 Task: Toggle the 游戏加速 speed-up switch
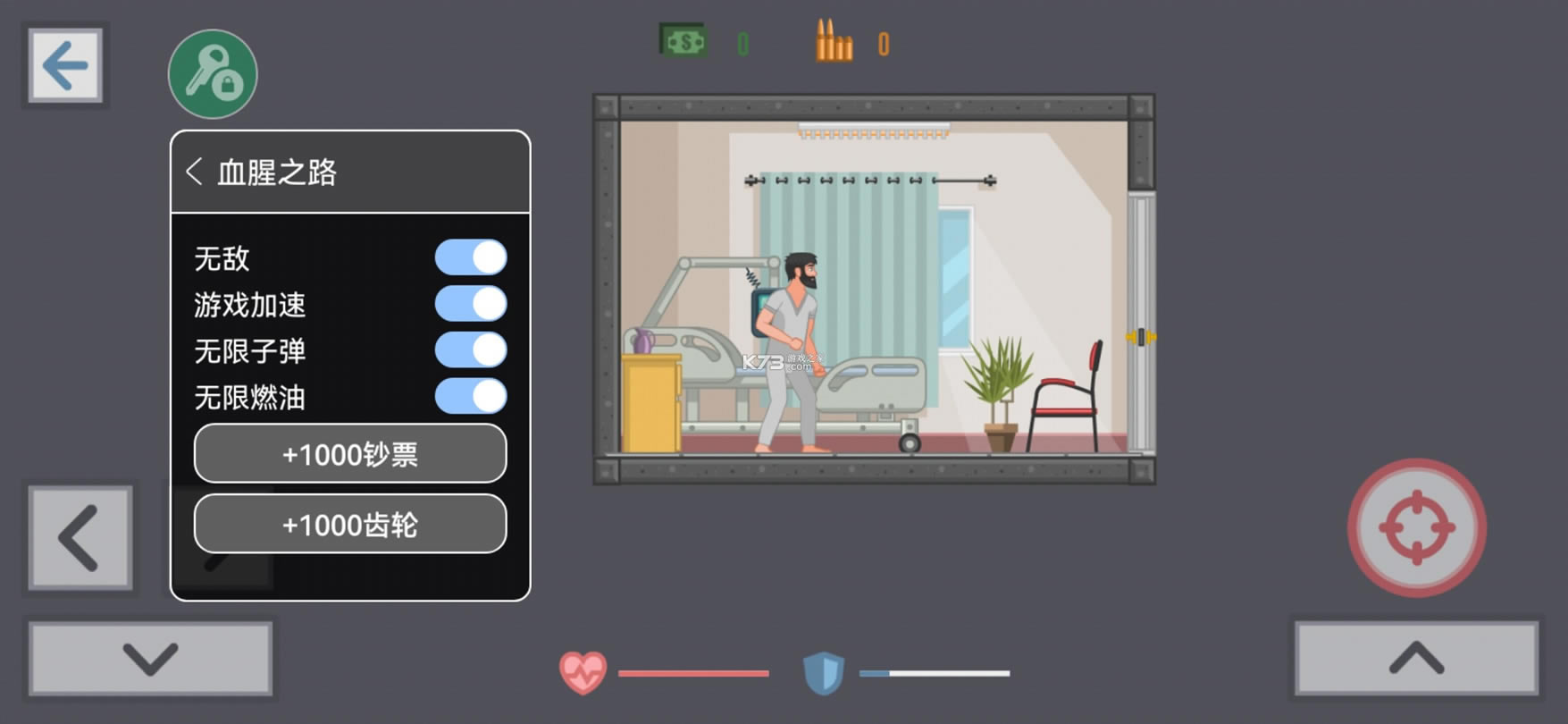coord(471,304)
